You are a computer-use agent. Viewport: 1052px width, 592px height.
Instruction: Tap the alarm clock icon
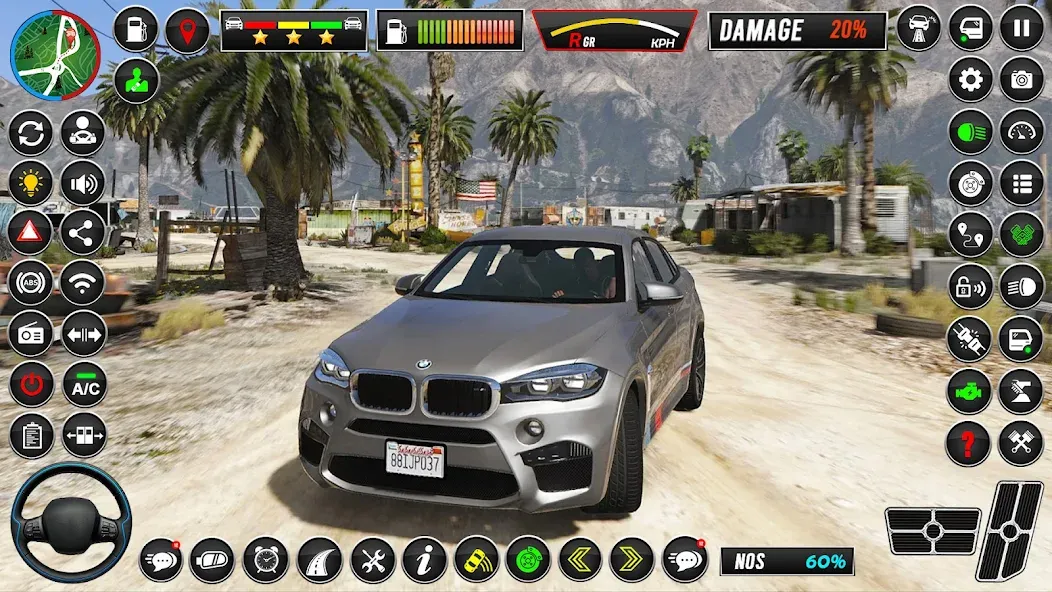(265, 559)
